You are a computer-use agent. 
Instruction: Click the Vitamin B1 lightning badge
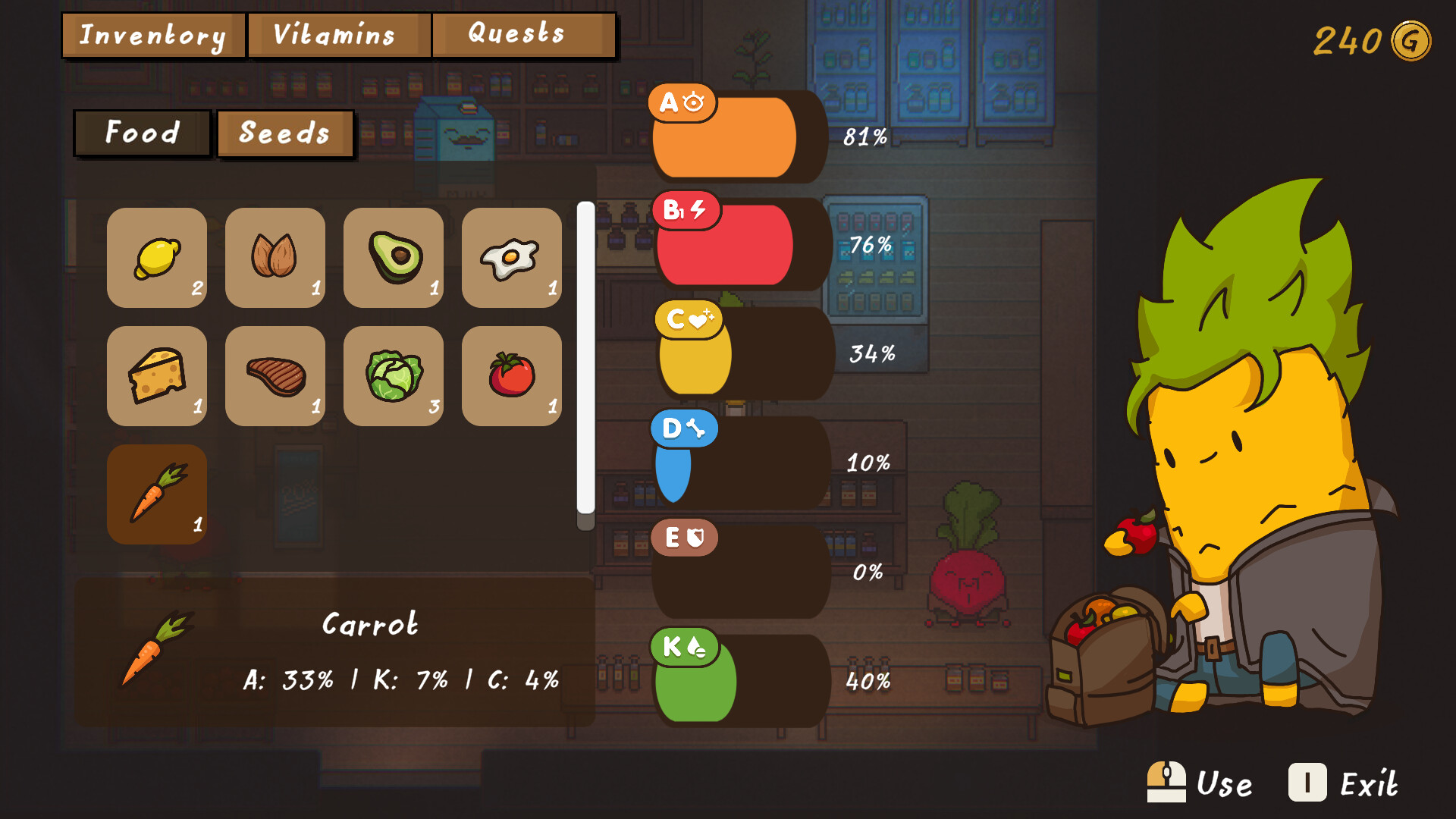click(686, 211)
